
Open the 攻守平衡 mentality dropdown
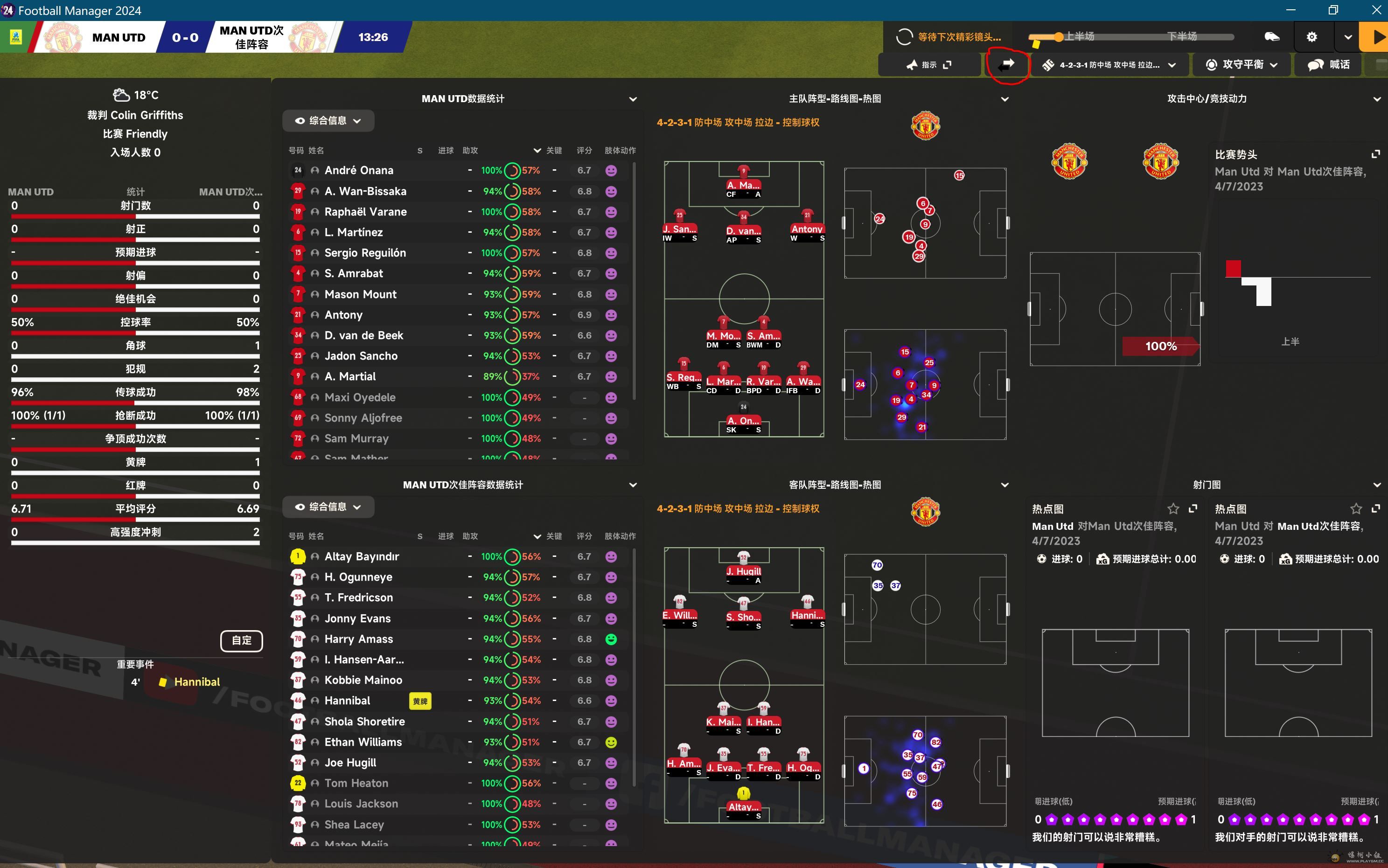pos(1241,65)
